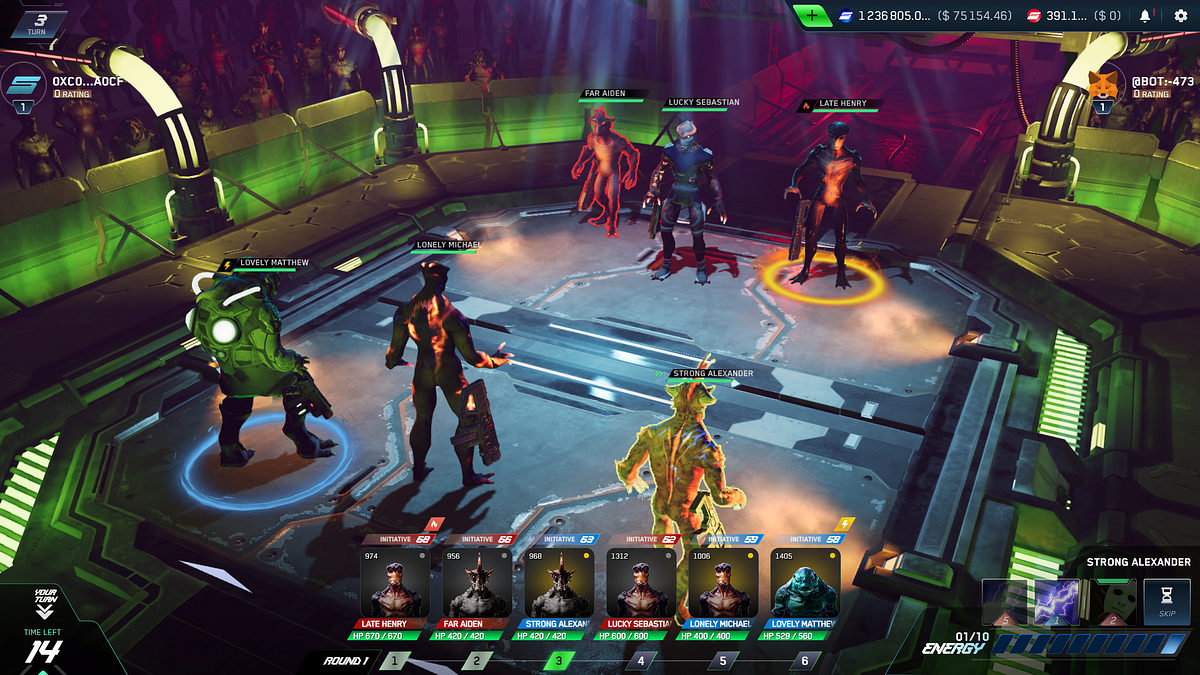Check notifications via the bell icon
Screen dimensions: 1200x675
pyautogui.click(x=1144, y=16)
